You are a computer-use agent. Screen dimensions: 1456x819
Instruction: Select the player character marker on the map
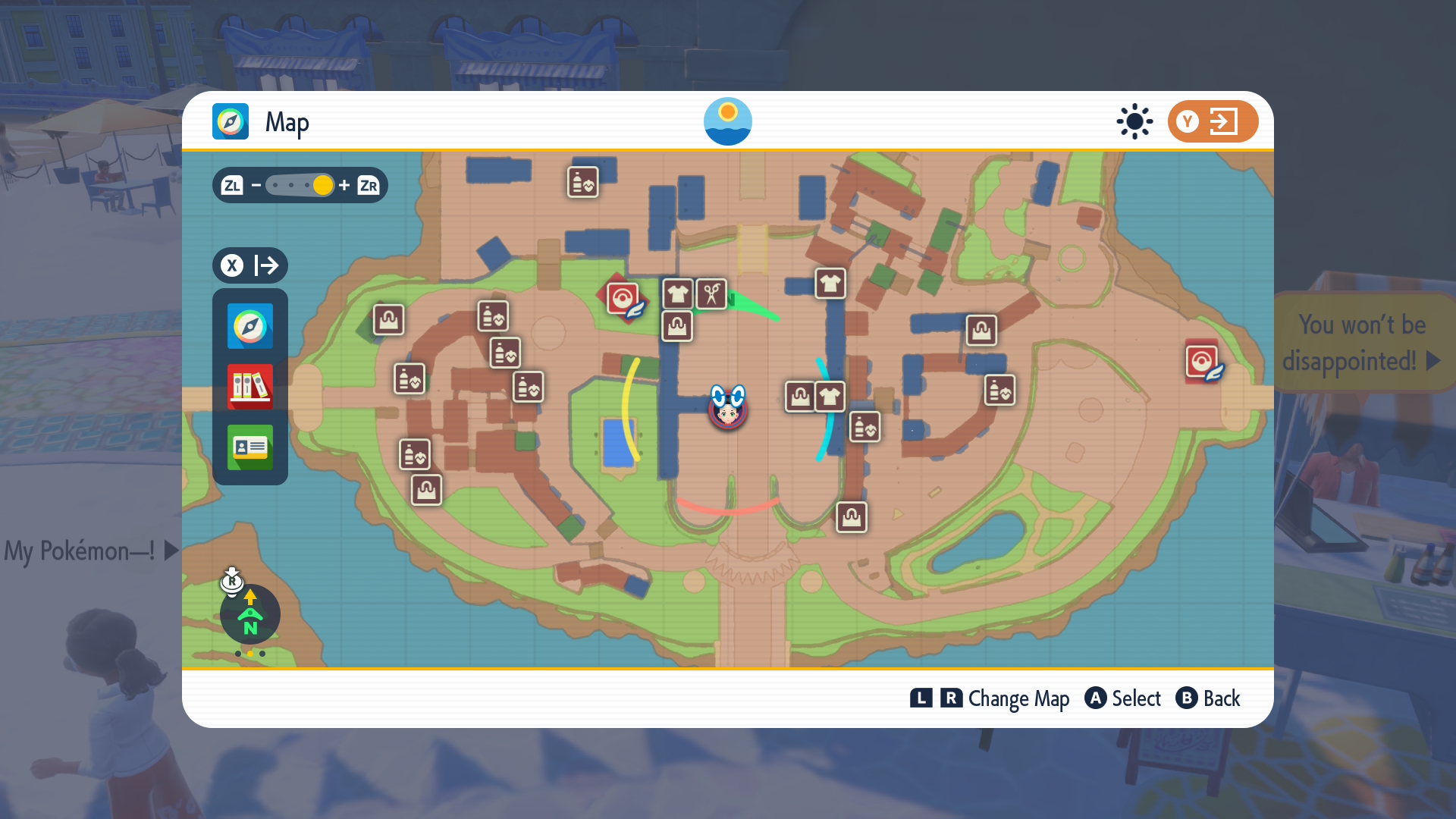(x=727, y=409)
